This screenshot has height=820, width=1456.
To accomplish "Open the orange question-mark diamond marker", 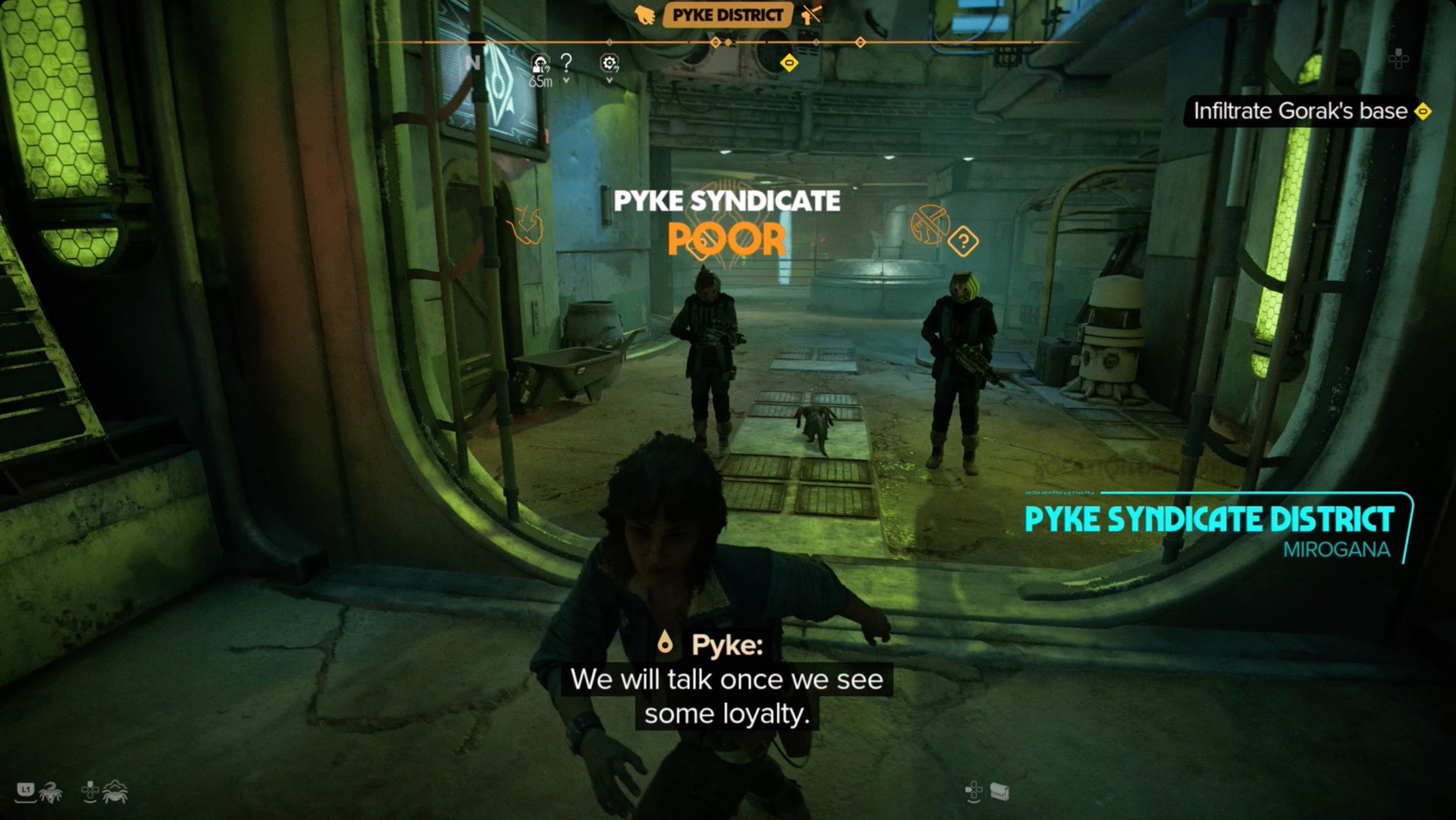I will click(x=964, y=240).
